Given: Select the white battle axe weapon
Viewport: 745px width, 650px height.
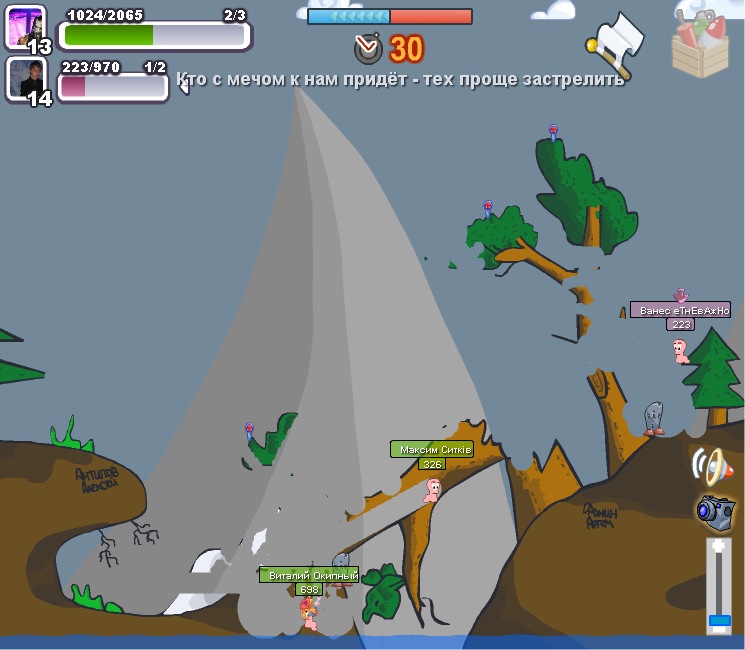Looking at the screenshot, I should (616, 42).
